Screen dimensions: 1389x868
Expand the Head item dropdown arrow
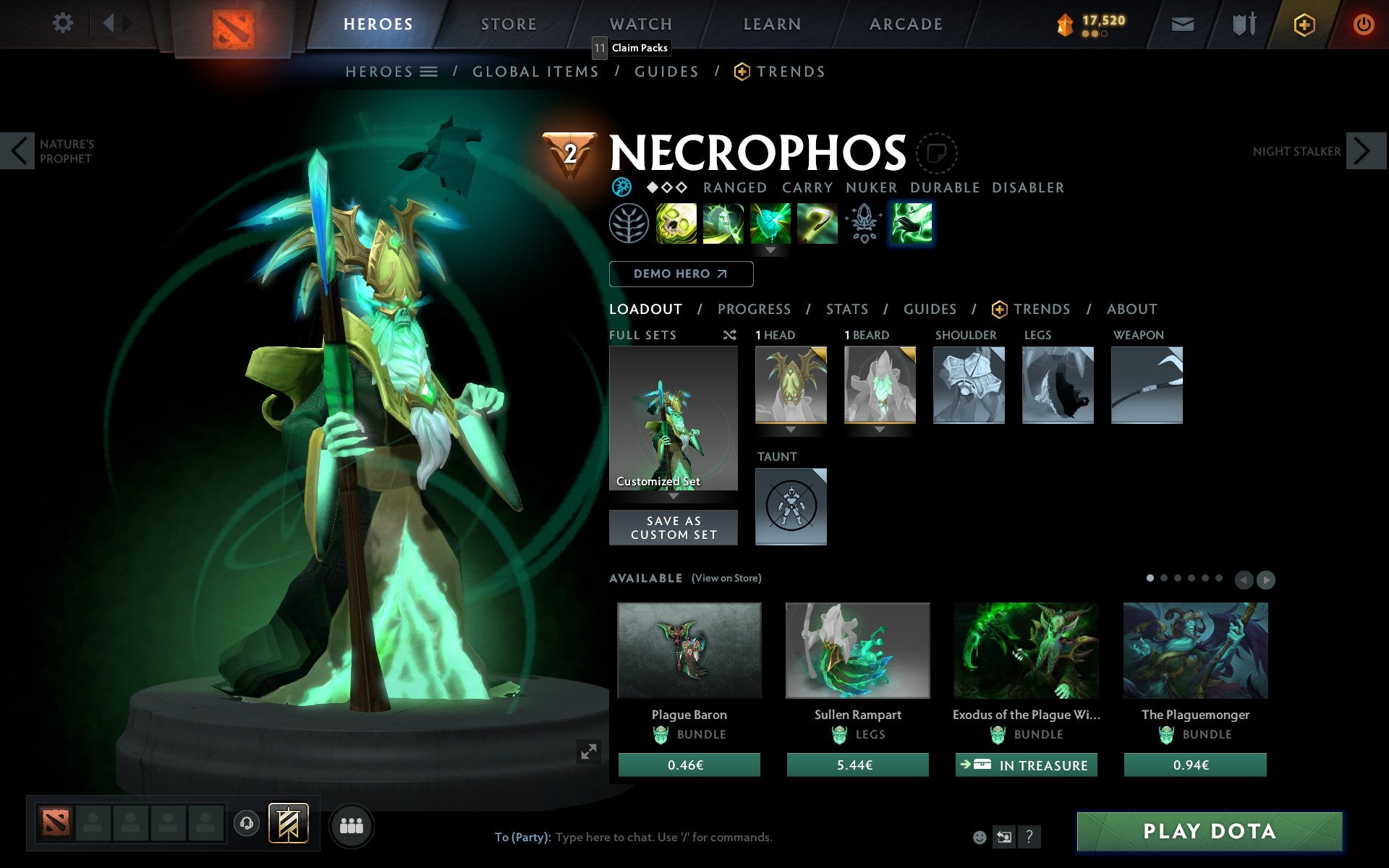coord(791,429)
